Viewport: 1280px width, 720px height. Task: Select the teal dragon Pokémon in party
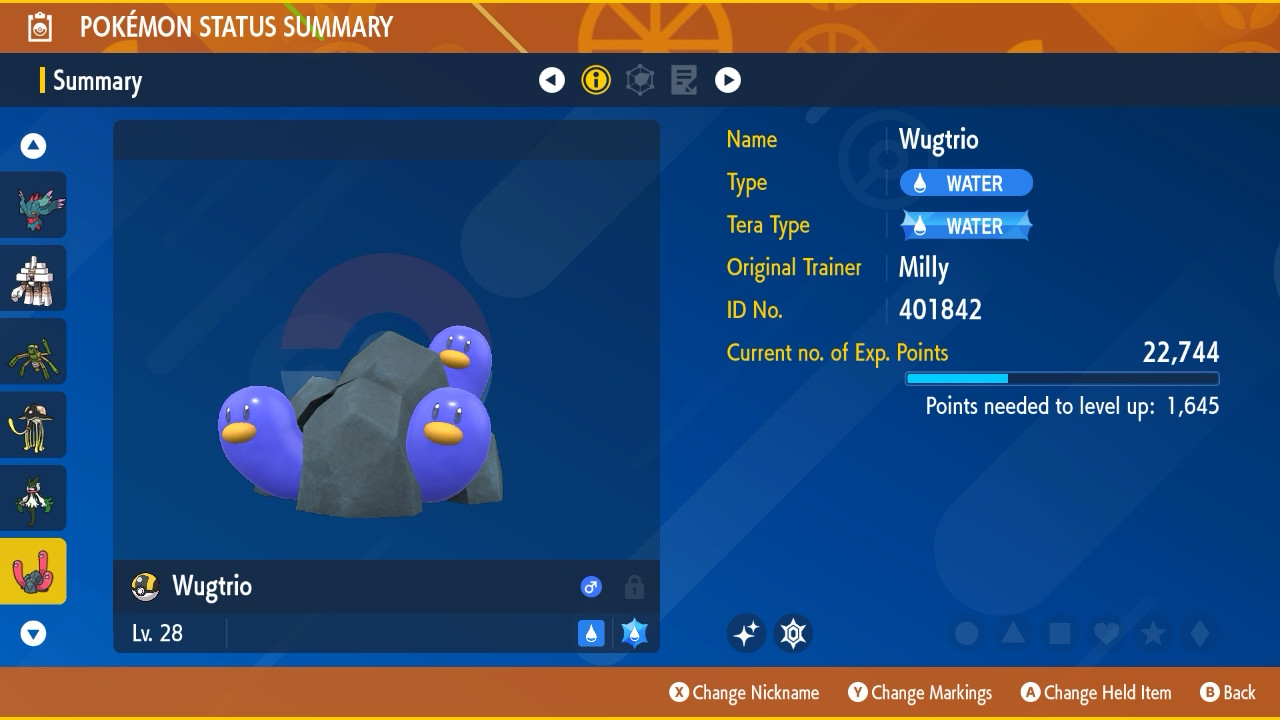pyautogui.click(x=34, y=205)
